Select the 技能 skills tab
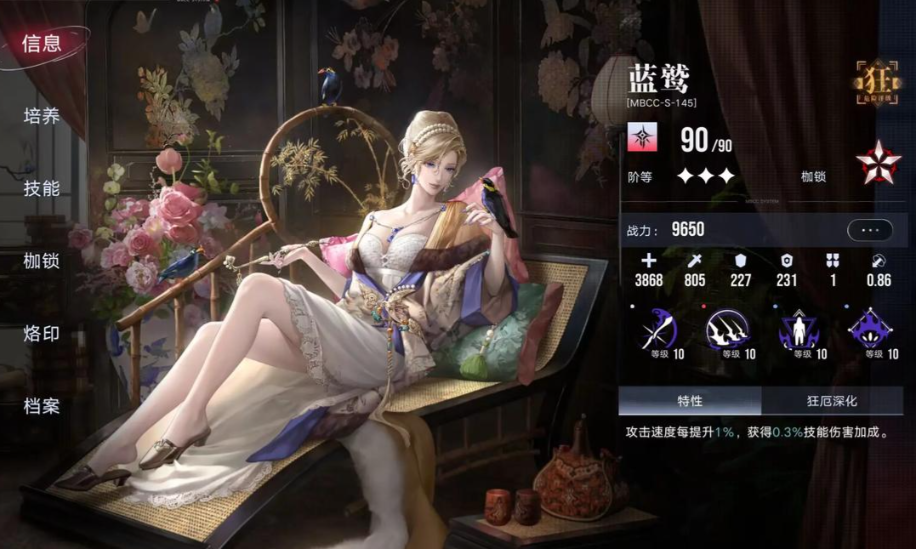 42,188
